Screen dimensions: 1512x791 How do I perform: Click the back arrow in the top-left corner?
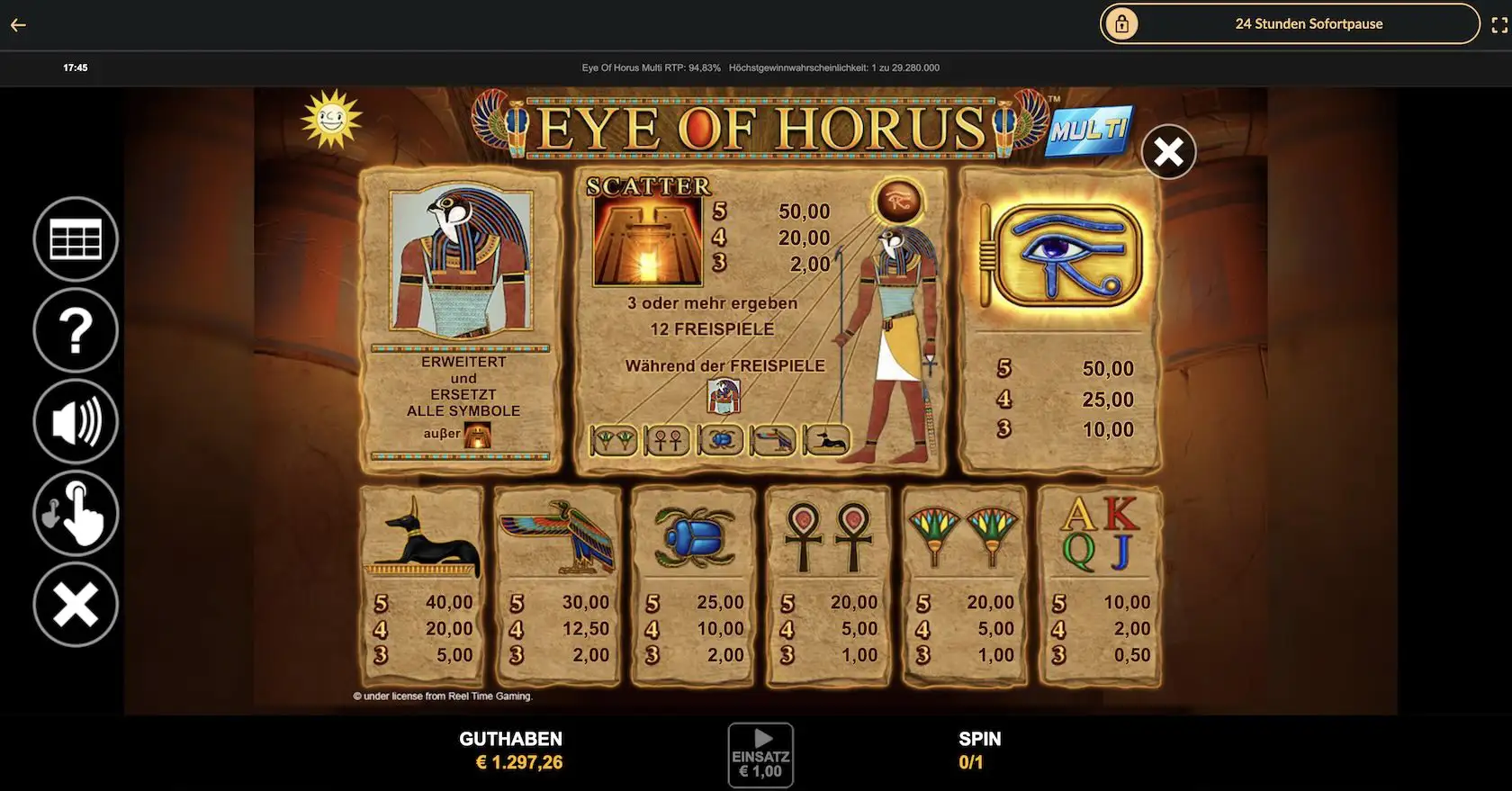[17, 24]
